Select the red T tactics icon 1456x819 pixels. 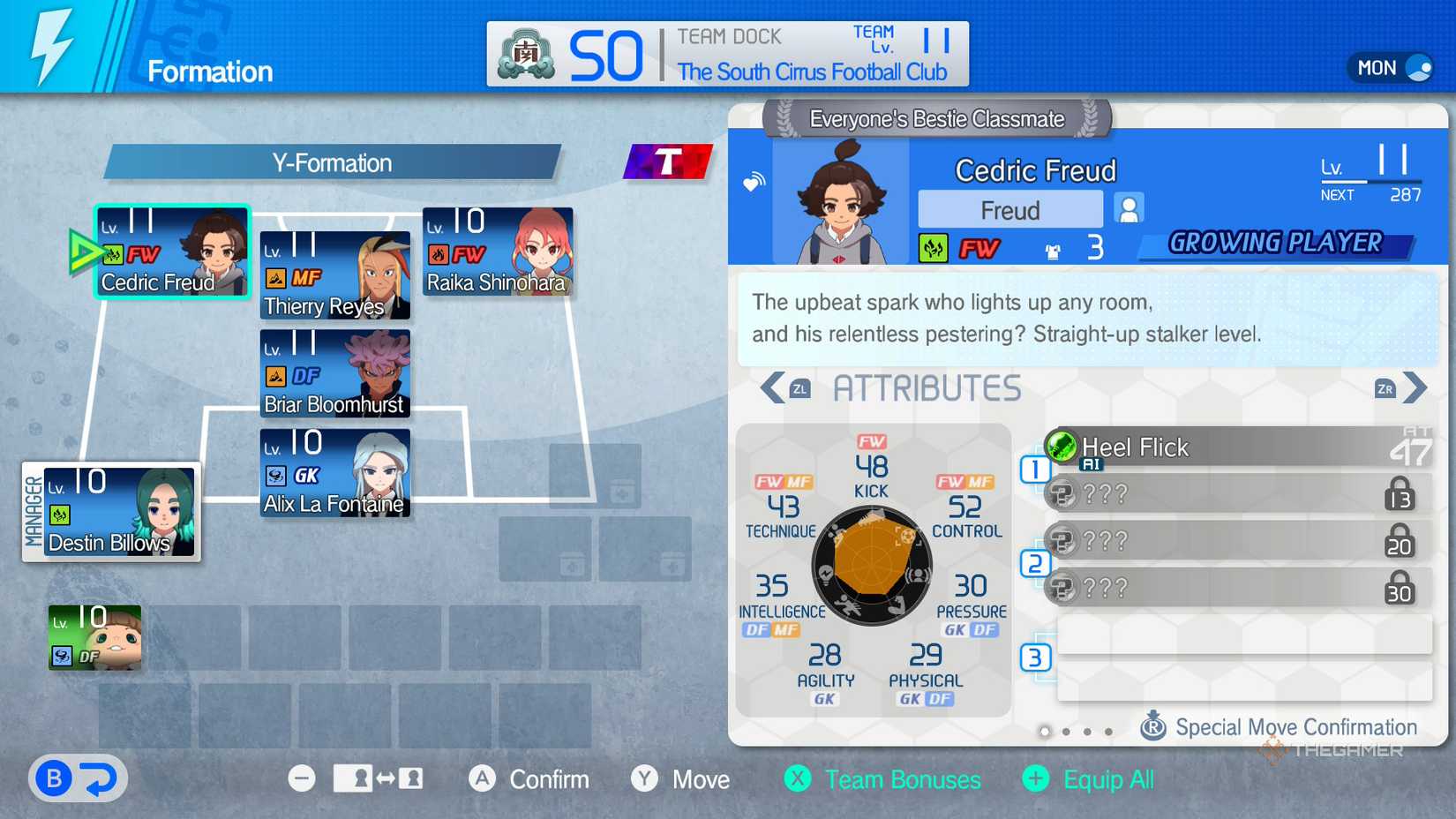click(x=668, y=162)
